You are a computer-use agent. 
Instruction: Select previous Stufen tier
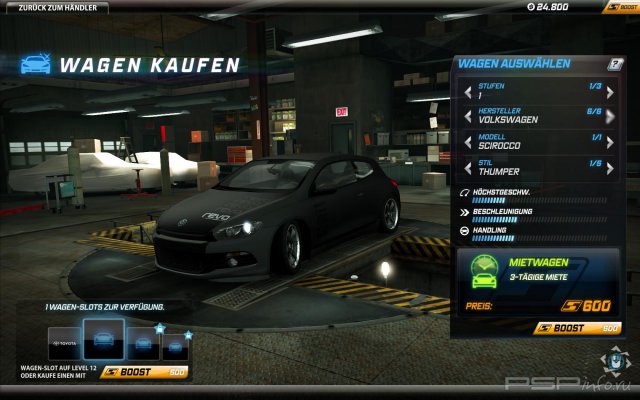coord(467,93)
